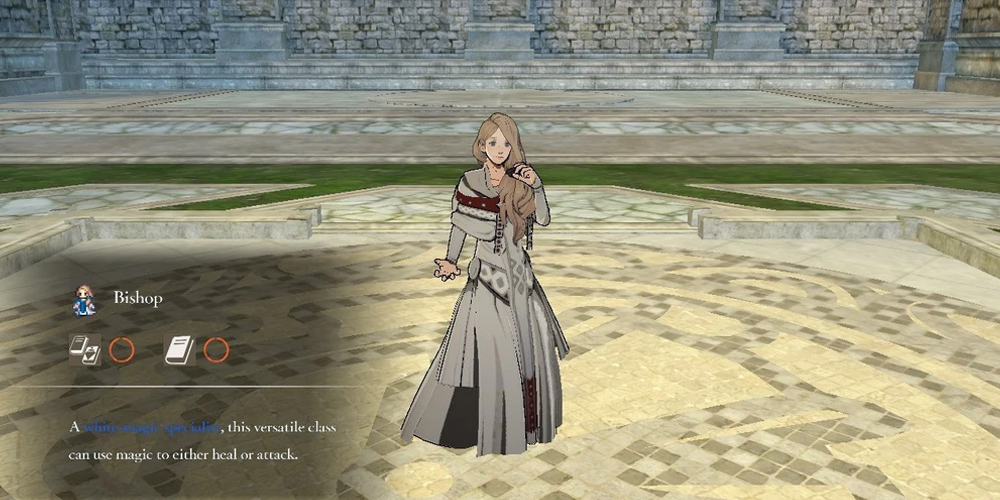Open the blue white-magic specialist keyword

[x=151, y=428]
